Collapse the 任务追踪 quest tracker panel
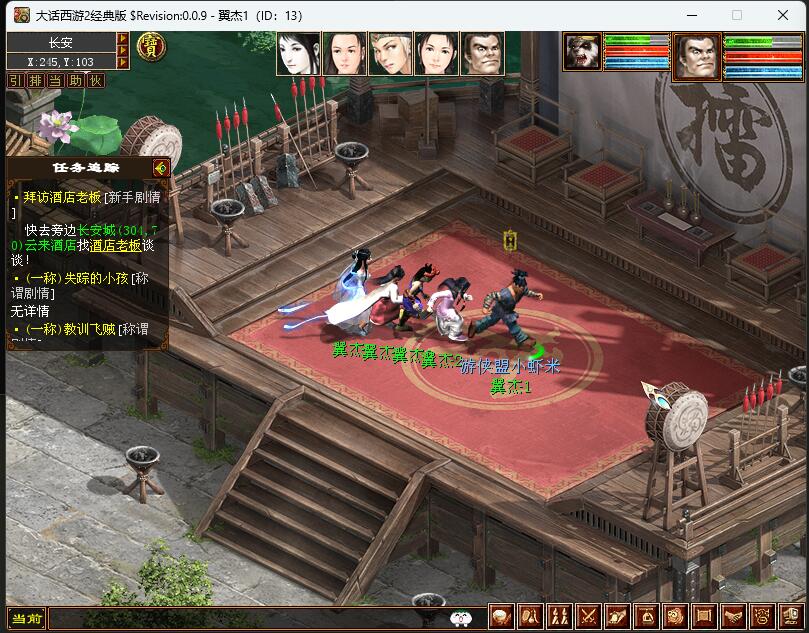 click(x=160, y=167)
